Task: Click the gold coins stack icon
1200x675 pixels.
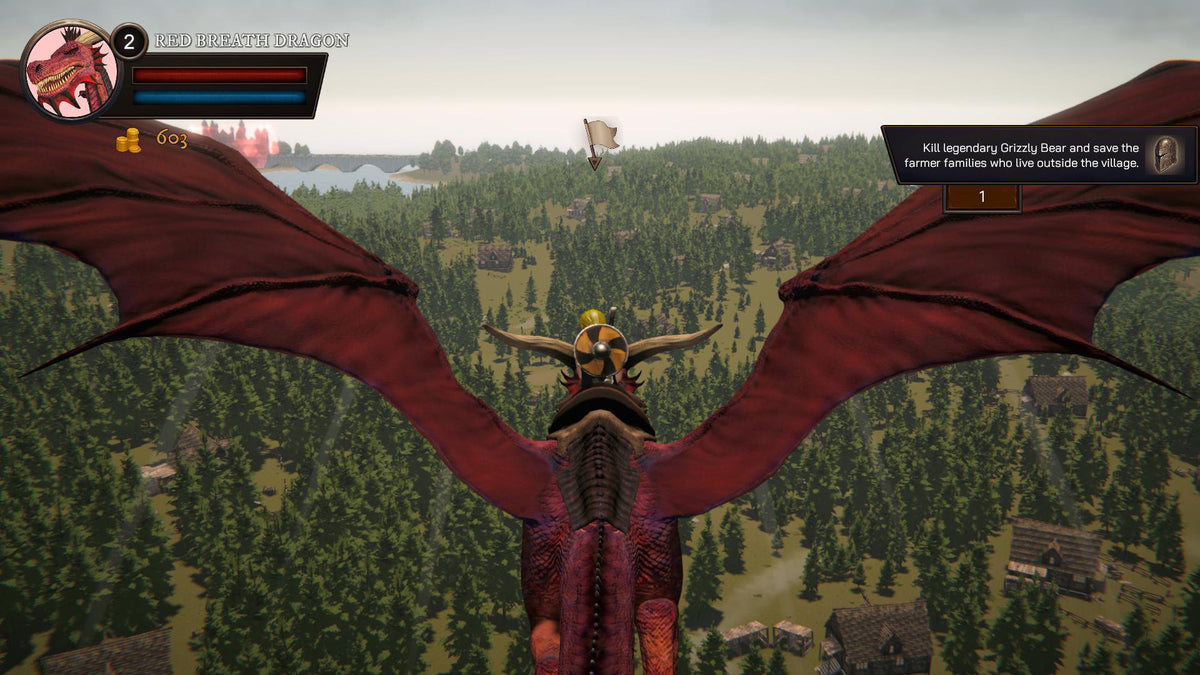Action: click(128, 141)
